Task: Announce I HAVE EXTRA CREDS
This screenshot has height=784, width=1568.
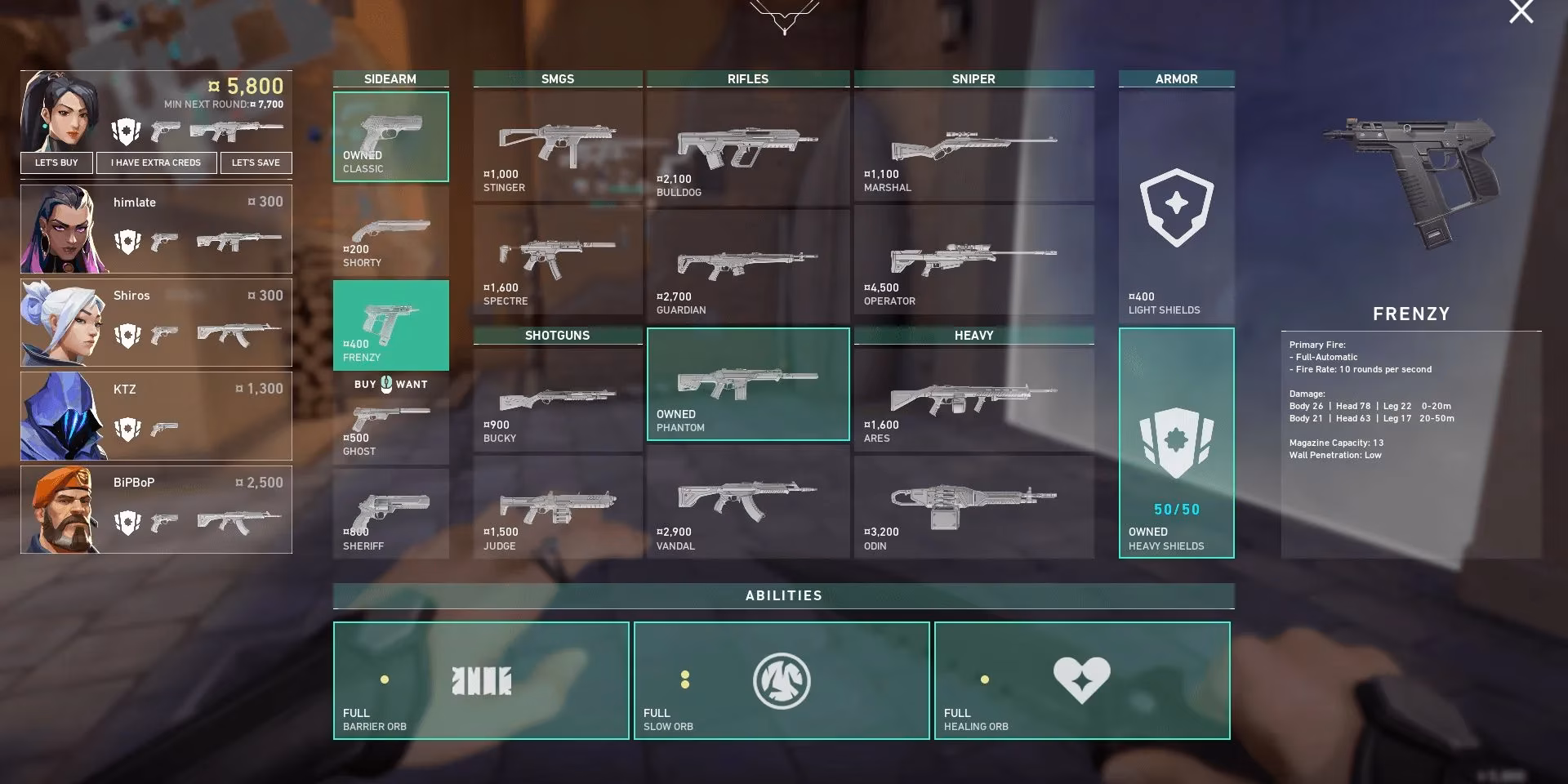Action: pyautogui.click(x=156, y=163)
